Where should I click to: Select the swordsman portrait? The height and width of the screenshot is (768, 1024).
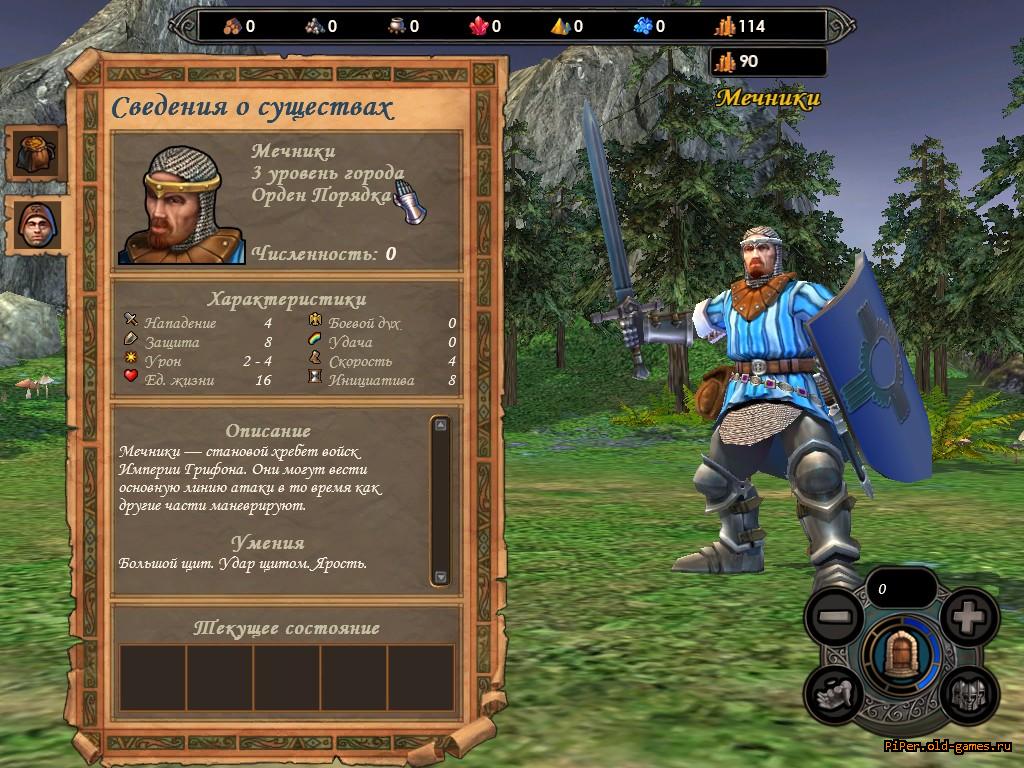[x=181, y=205]
